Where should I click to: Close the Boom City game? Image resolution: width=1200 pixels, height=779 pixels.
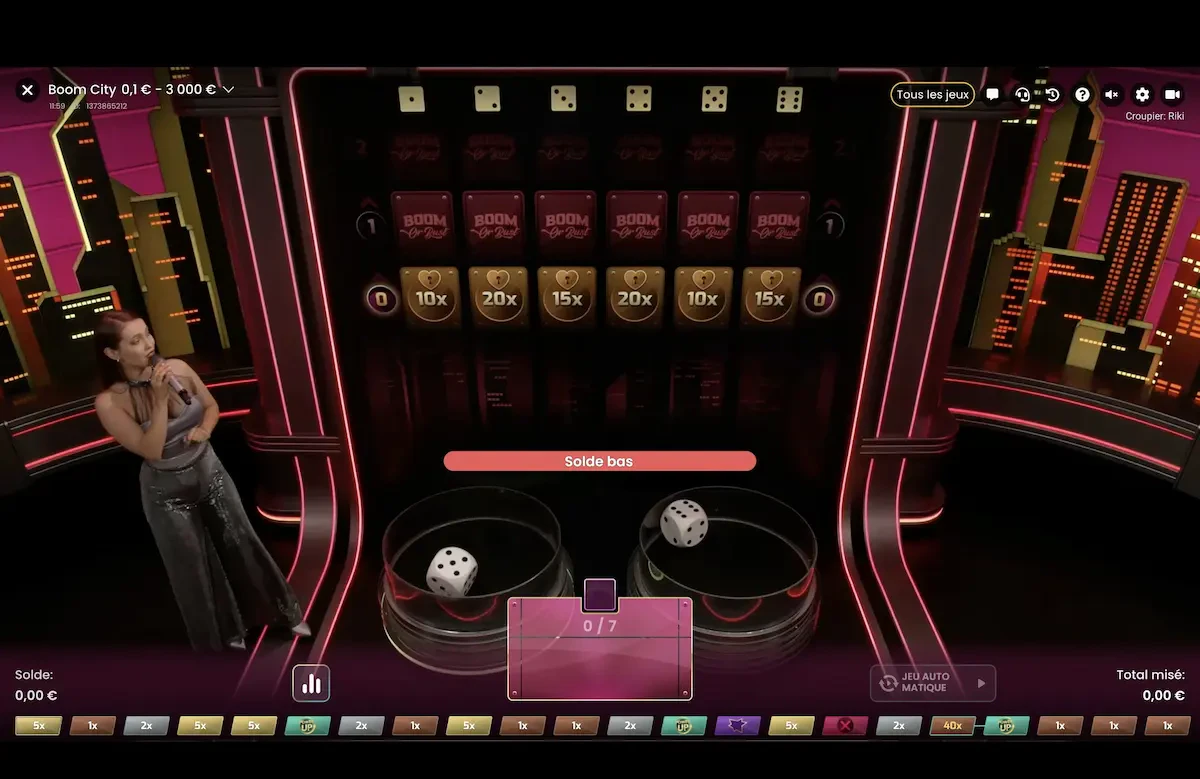tap(27, 90)
